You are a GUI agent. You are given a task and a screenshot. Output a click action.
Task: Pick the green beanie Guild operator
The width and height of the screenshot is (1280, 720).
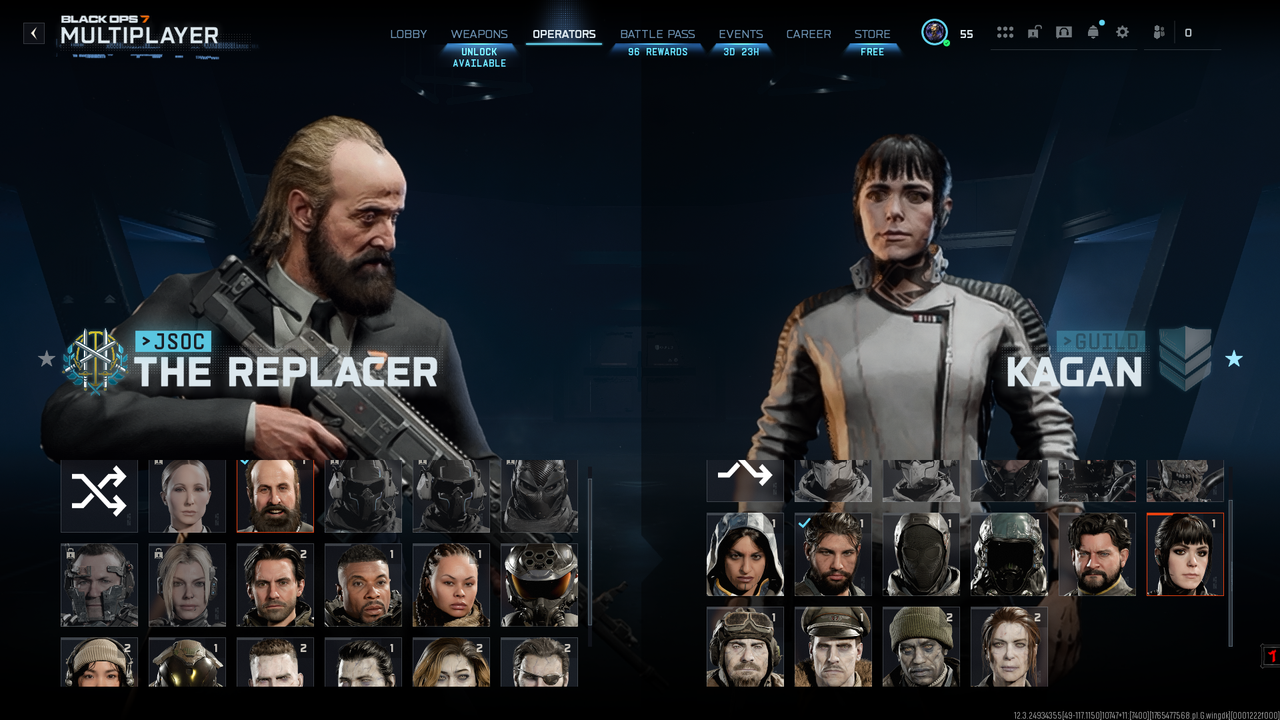[x=921, y=647]
